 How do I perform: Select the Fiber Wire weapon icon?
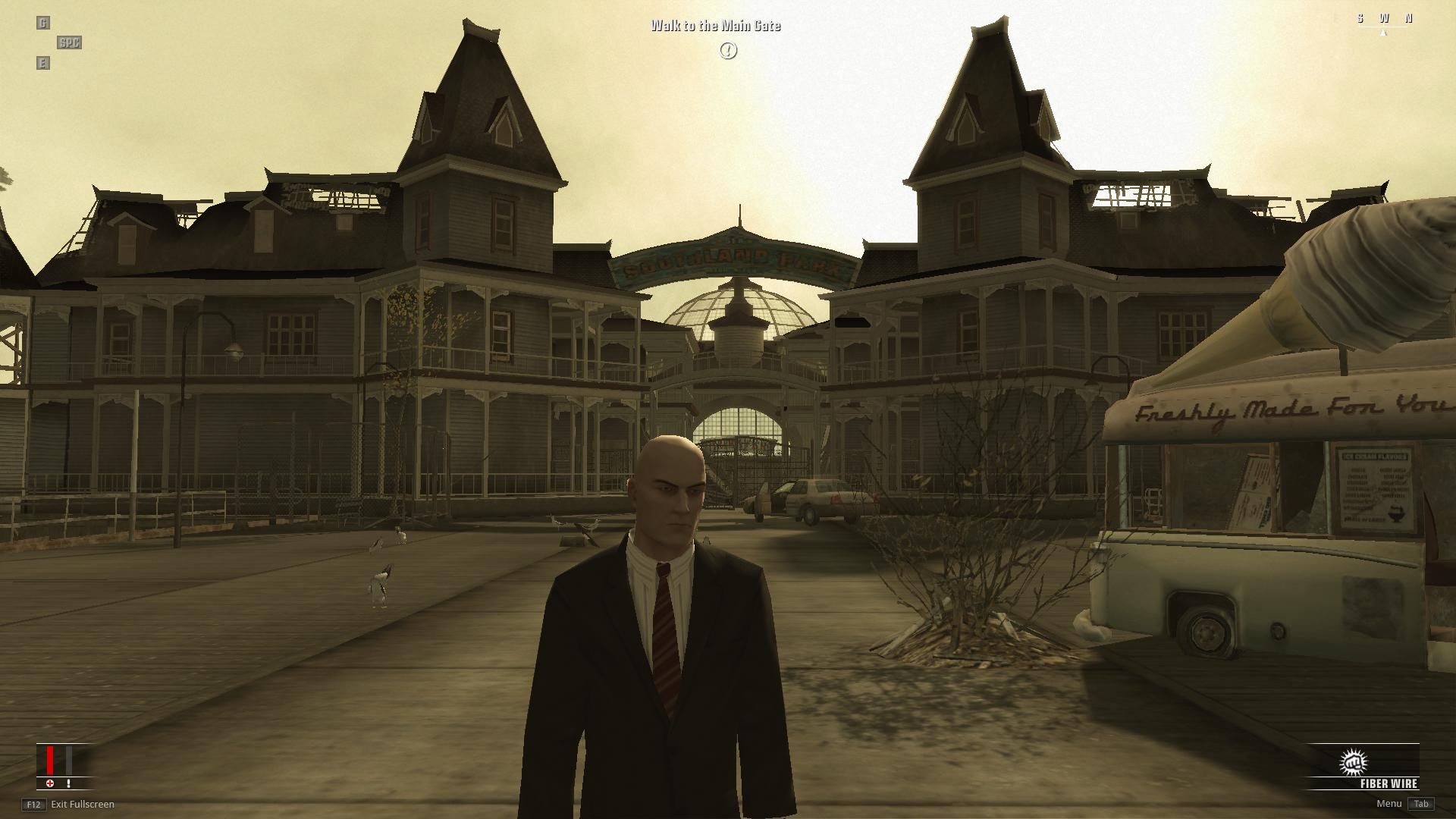click(1353, 762)
